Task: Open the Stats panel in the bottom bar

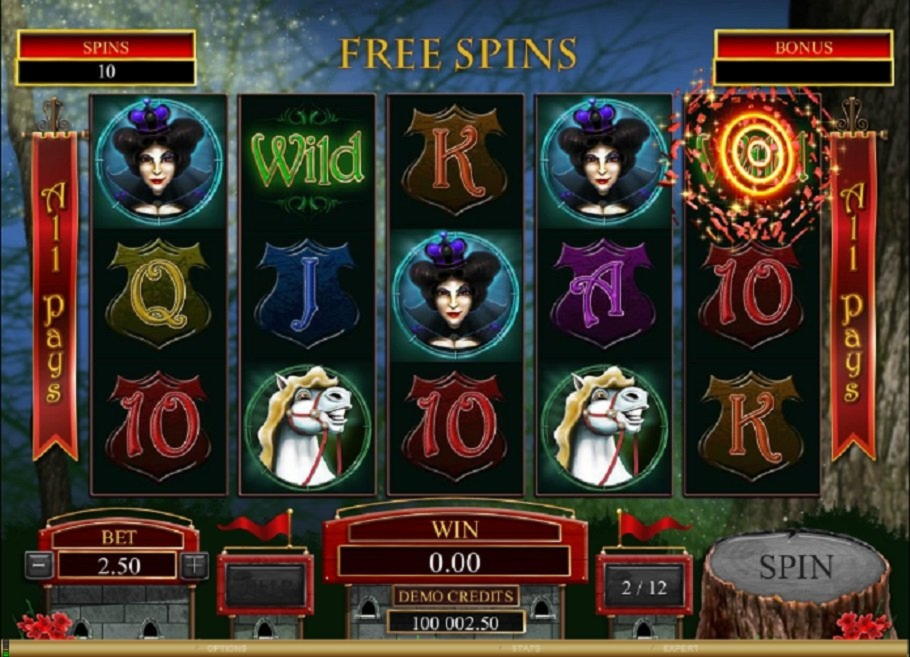Action: pyautogui.click(x=527, y=648)
